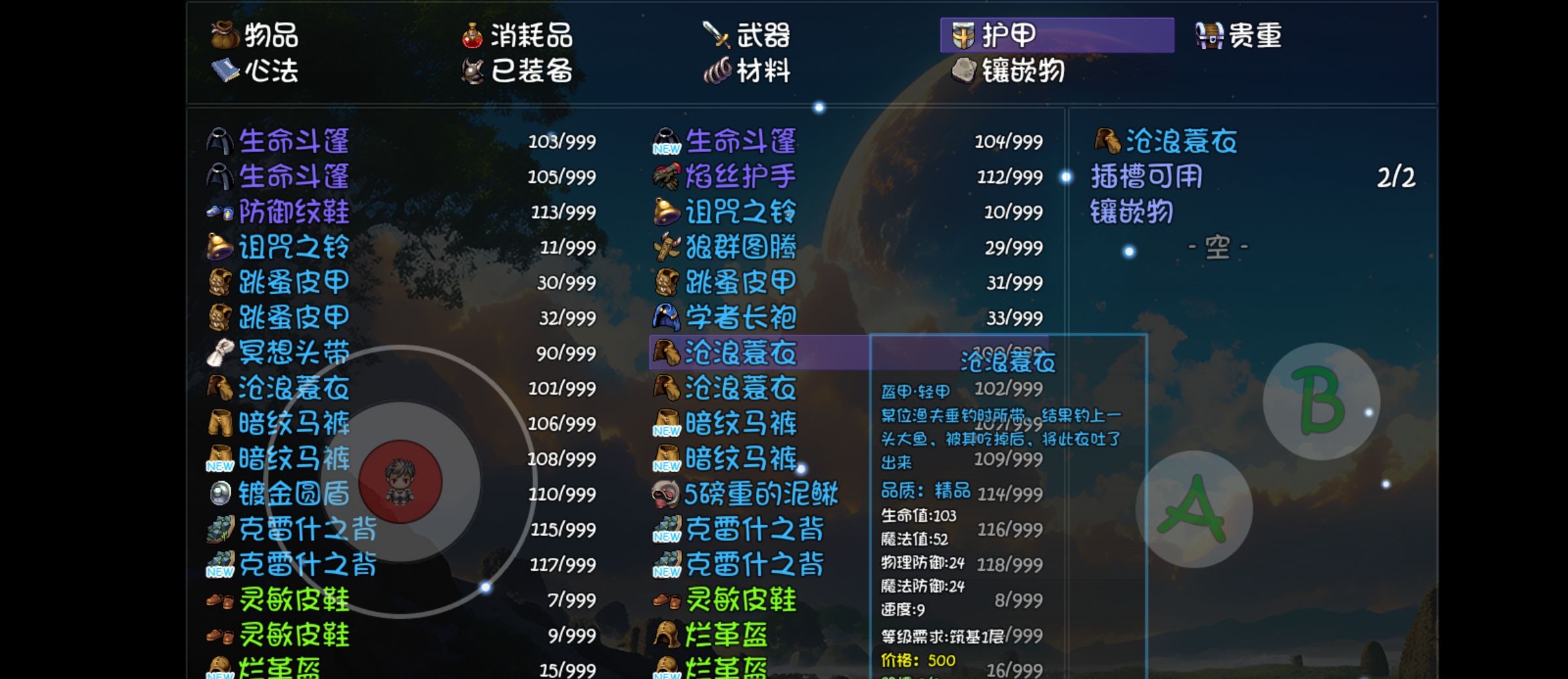Click the 诅咒之铃 bell item icon

(219, 246)
